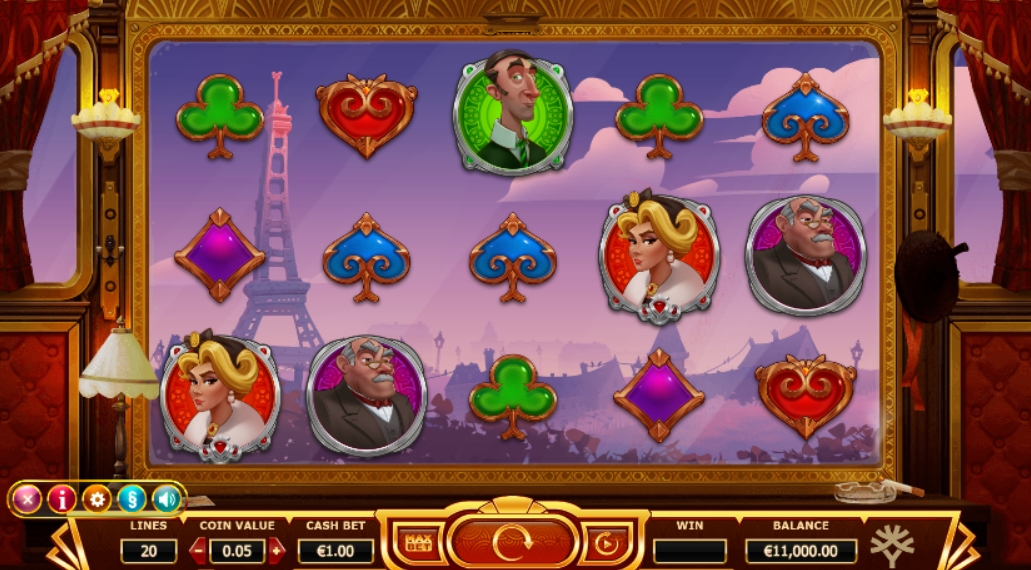Spin the reels with the central button
Image resolution: width=1031 pixels, height=570 pixels.
(512, 543)
